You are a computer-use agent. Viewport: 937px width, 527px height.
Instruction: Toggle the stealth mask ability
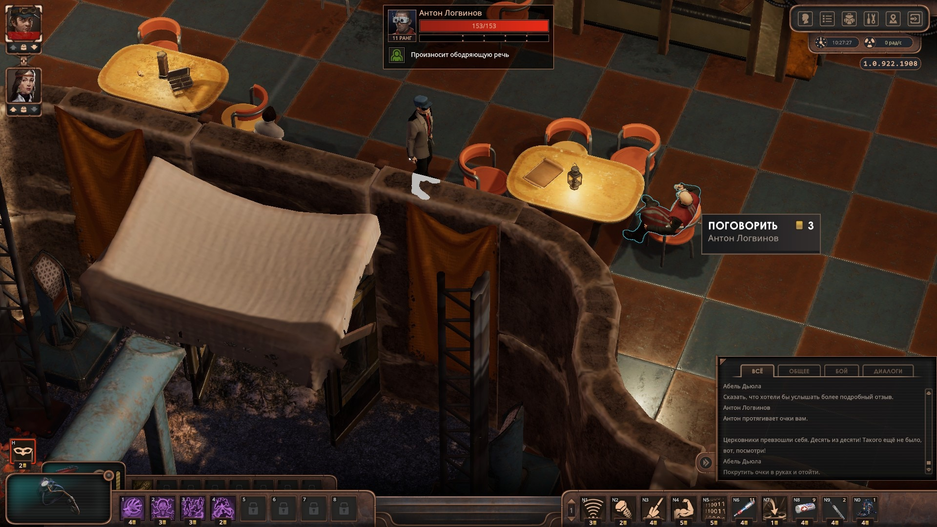coord(22,452)
